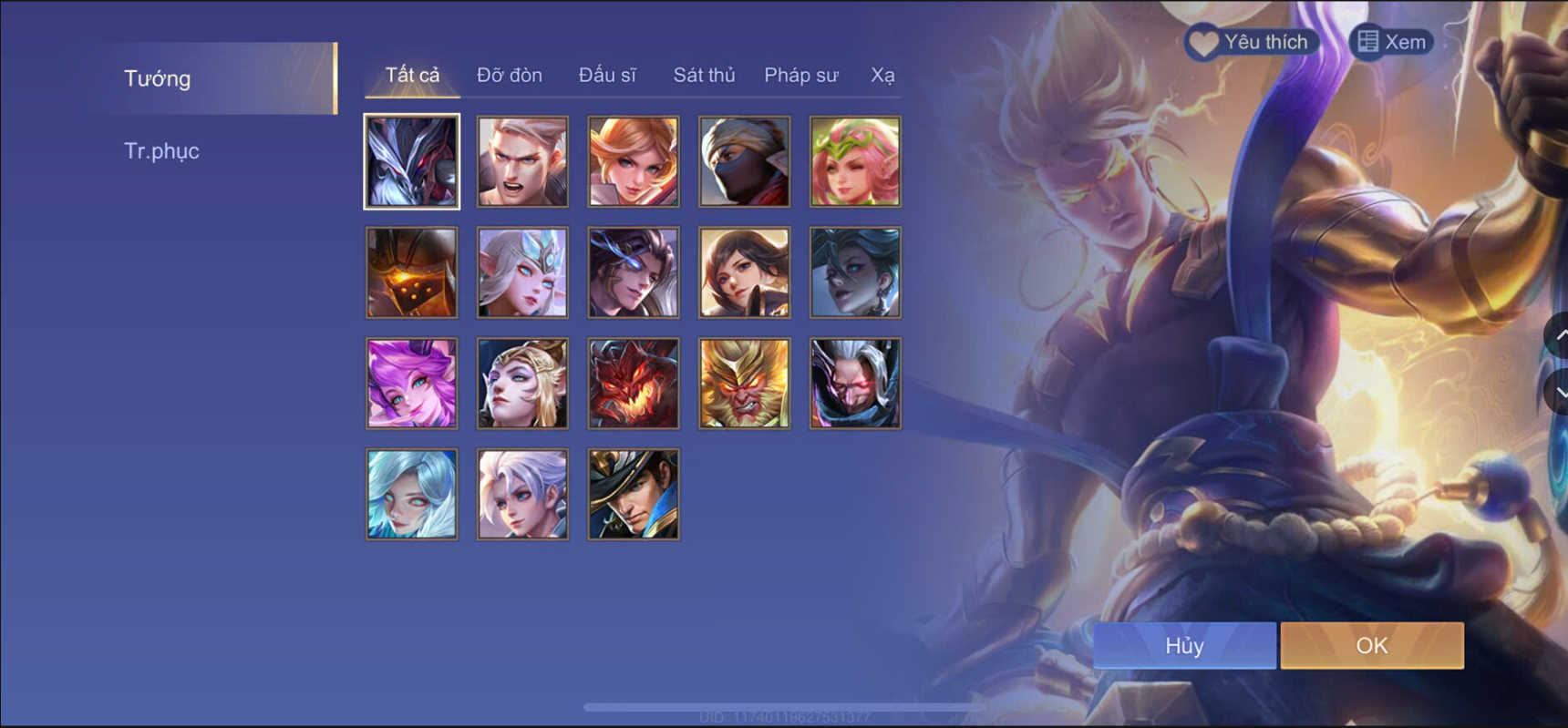
Task: Switch to the Đấu sĩ tab
Action: pos(607,75)
